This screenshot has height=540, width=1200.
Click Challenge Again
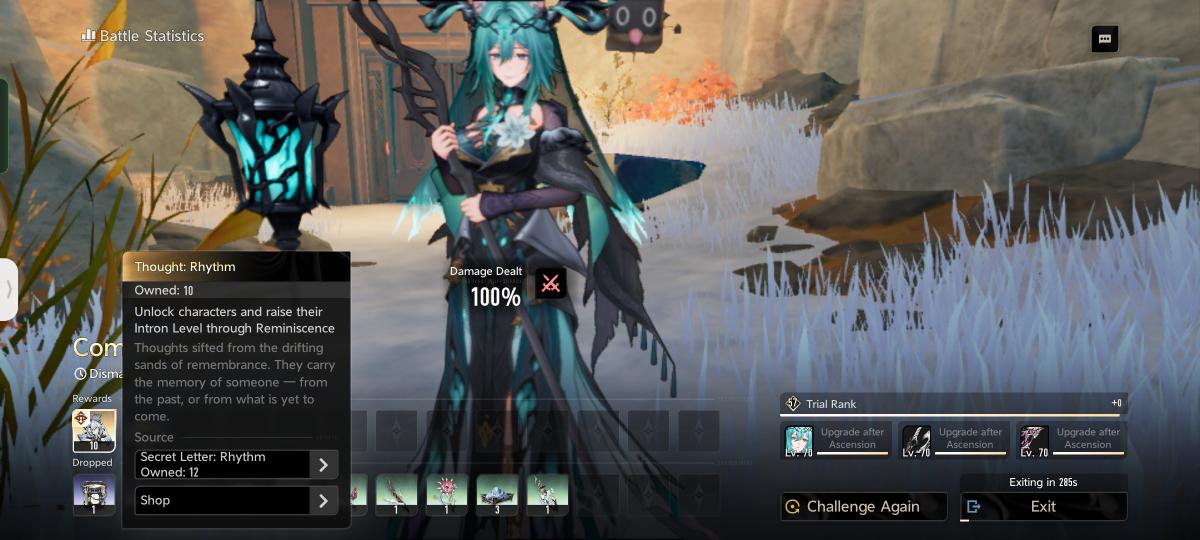pos(863,506)
